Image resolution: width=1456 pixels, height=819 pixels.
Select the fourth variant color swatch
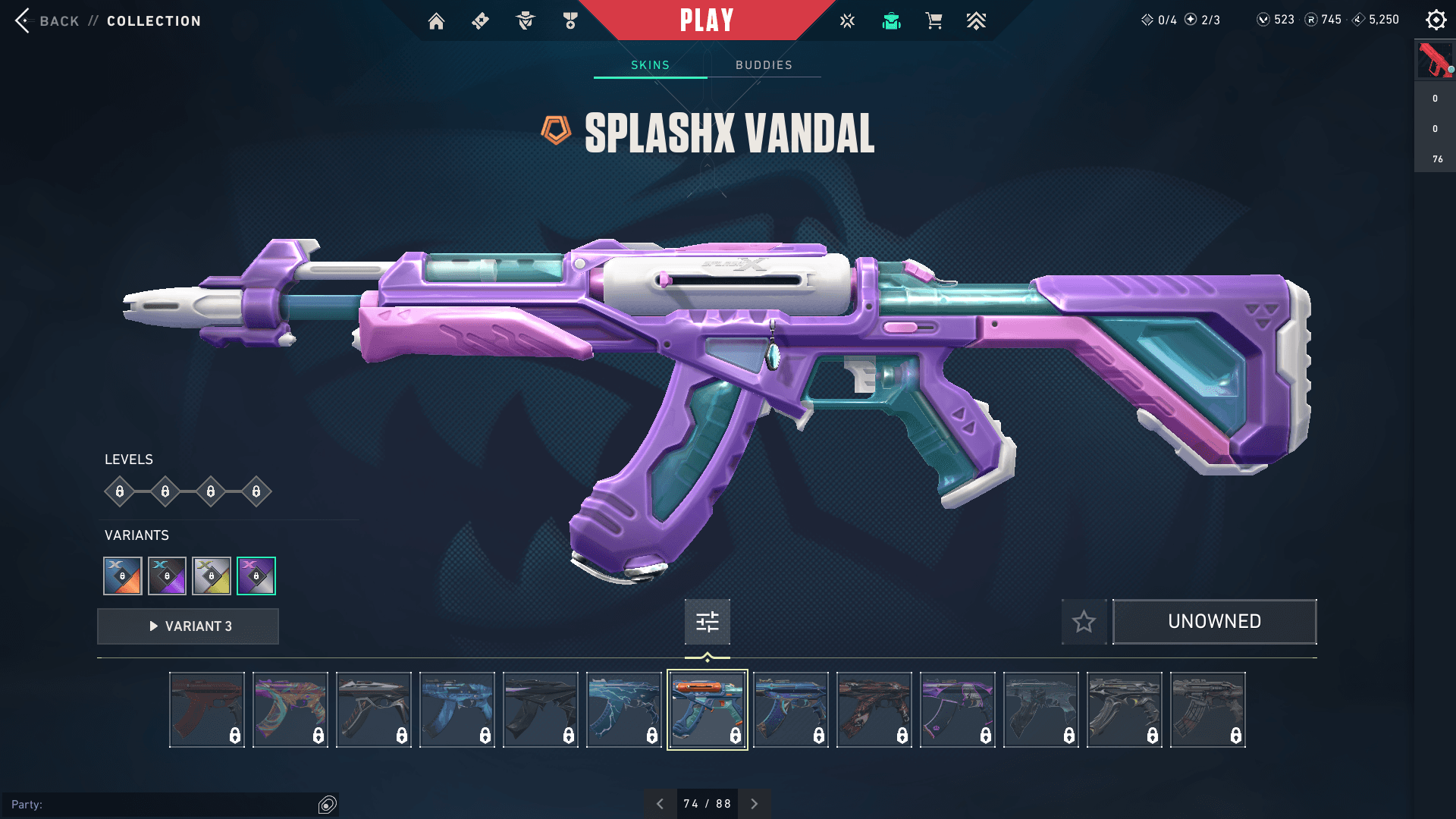pos(256,575)
